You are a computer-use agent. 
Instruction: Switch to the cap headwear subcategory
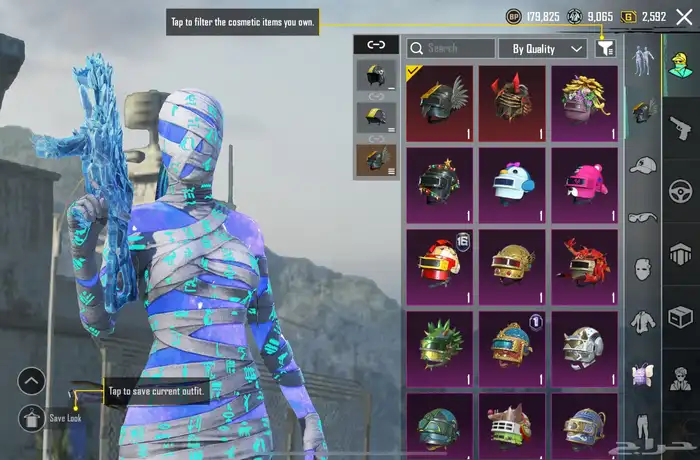pyautogui.click(x=642, y=164)
